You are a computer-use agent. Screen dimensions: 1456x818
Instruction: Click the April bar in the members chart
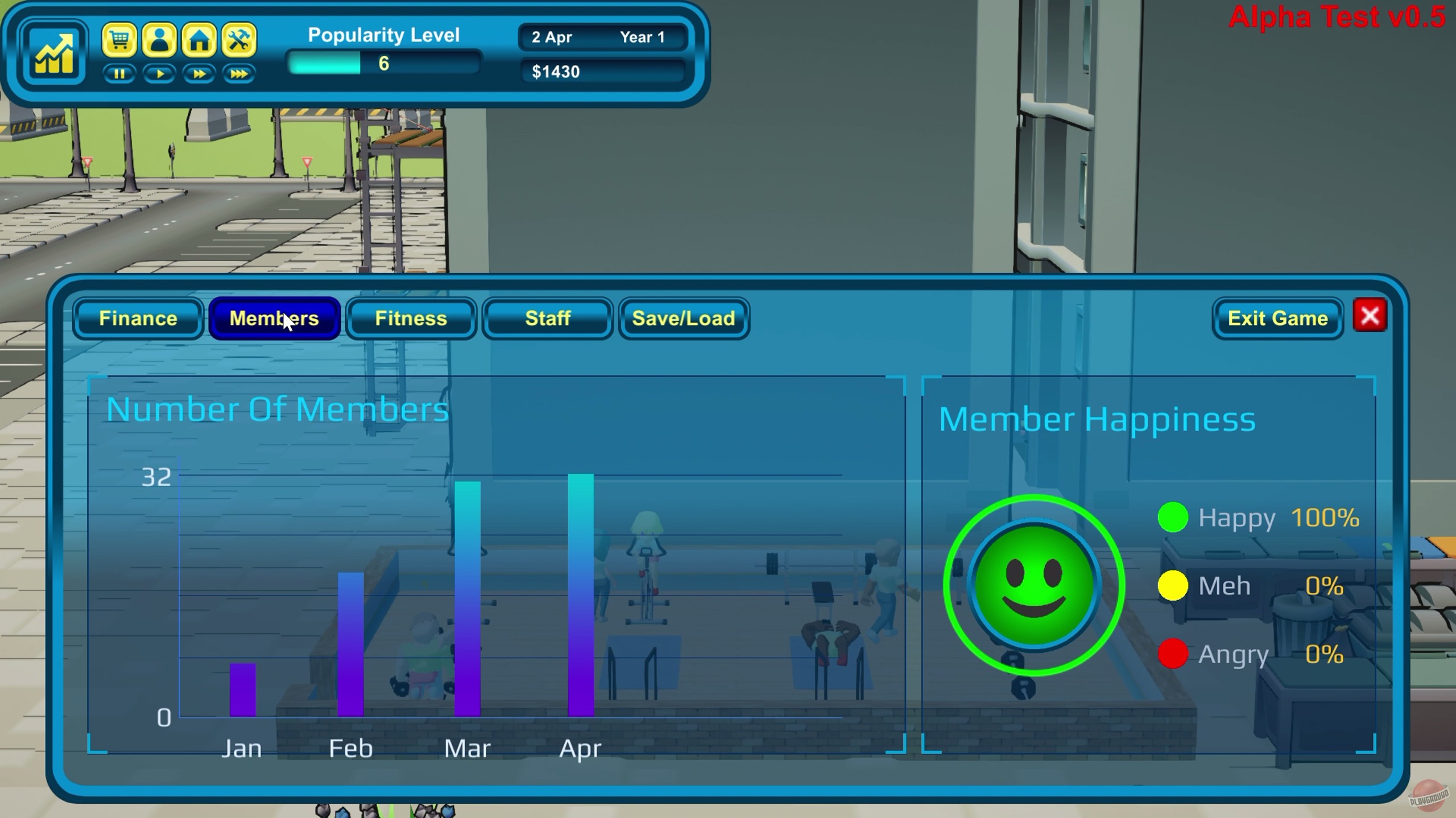[580, 597]
